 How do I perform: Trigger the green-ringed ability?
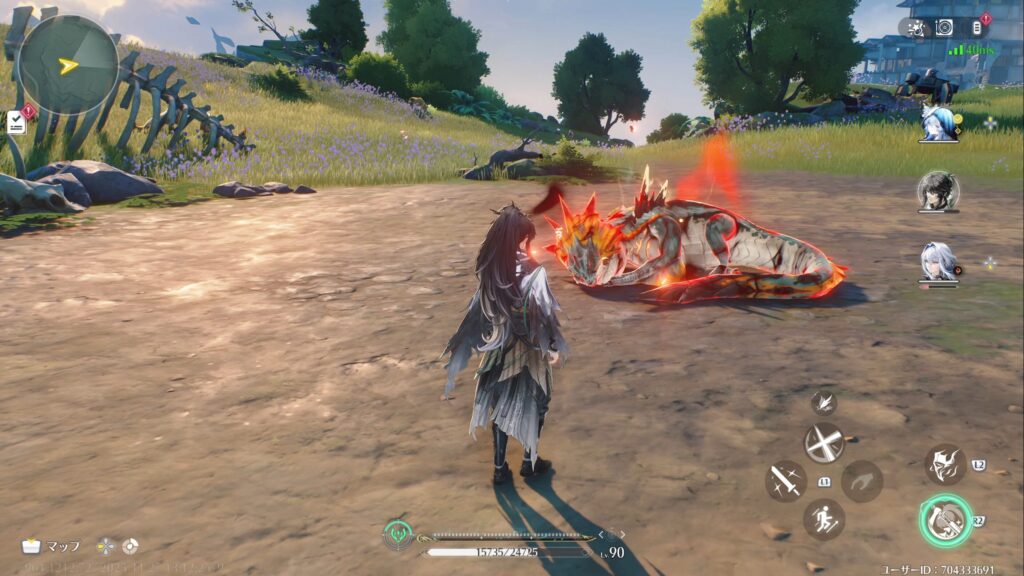[945, 520]
